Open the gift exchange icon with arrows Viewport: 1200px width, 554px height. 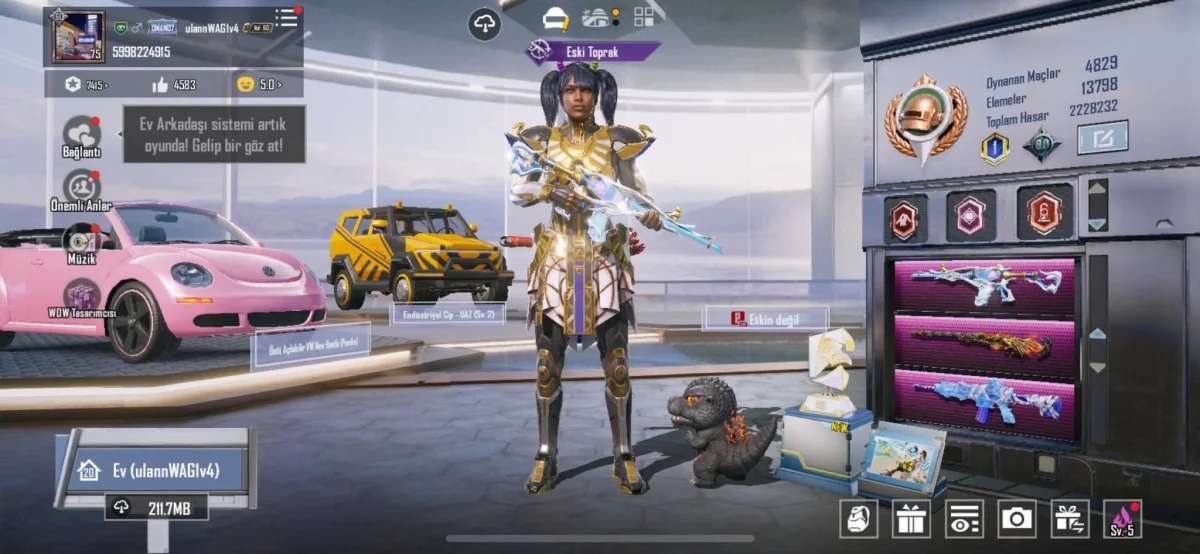1070,518
